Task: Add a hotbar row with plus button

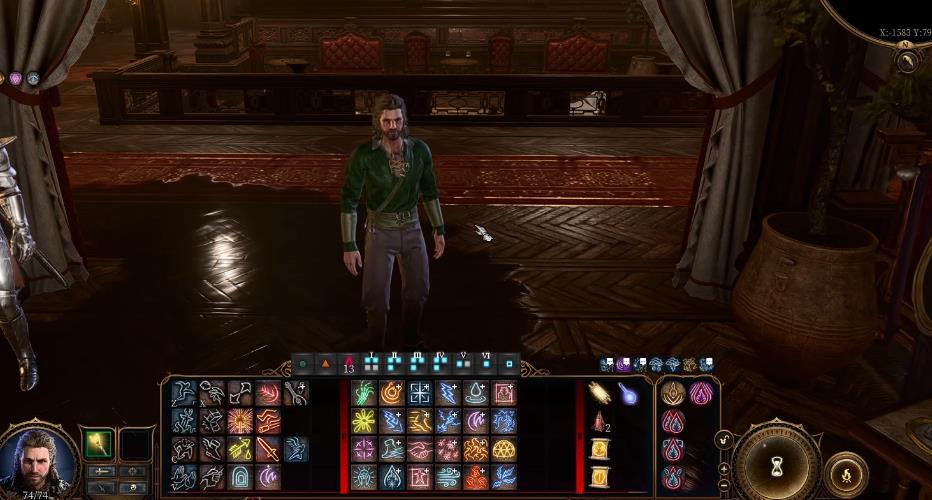Action: [723, 467]
